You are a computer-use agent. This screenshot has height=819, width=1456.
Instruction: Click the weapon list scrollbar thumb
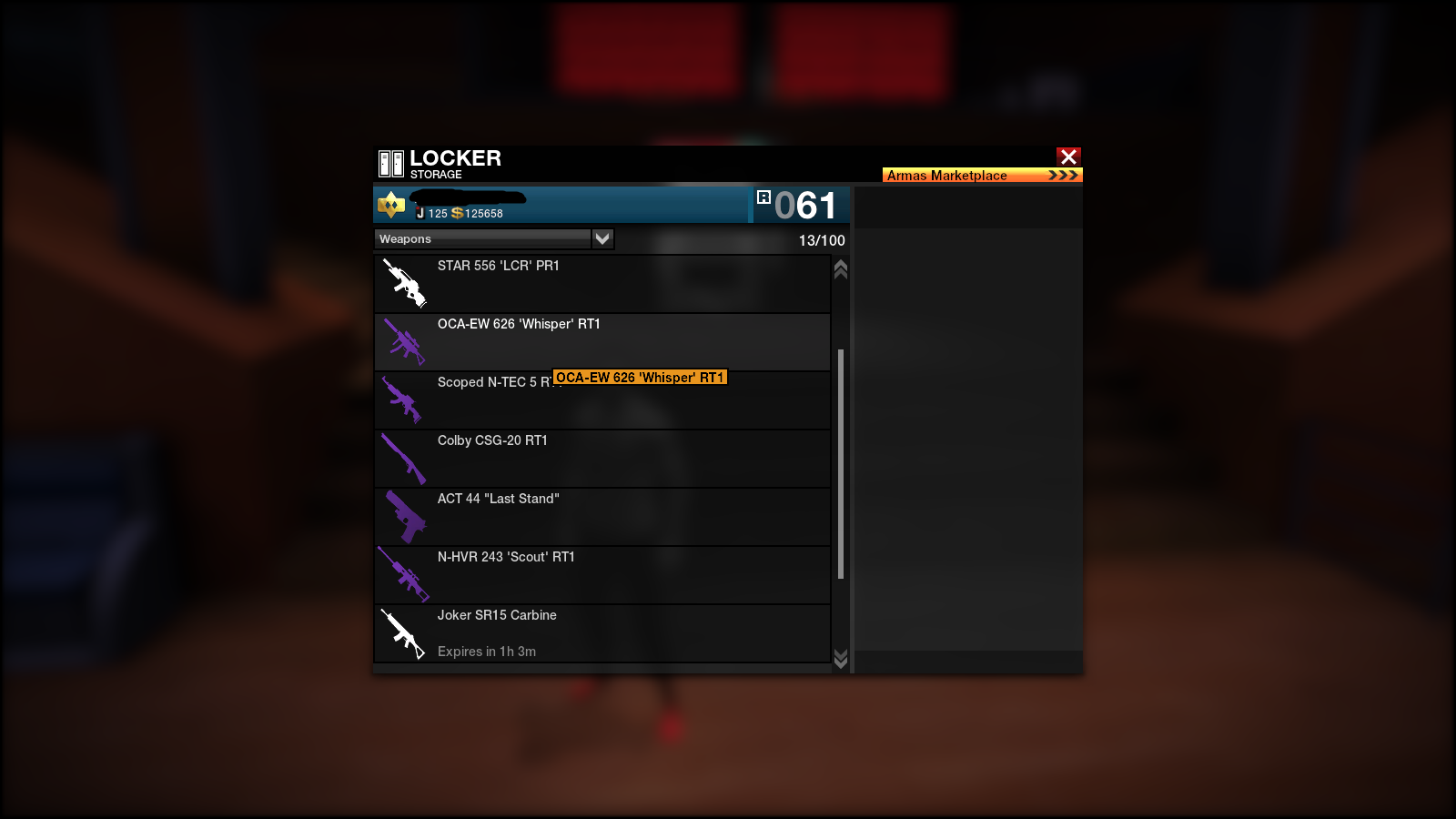[x=841, y=464]
